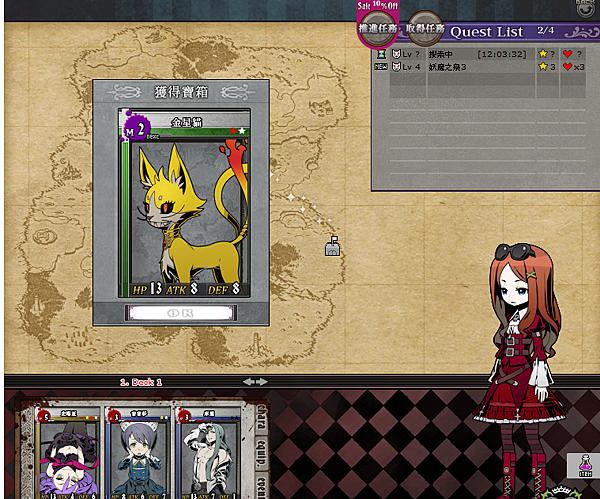The width and height of the screenshot is (600, 499).
Task: Switch decks with the double arrow
Action: point(255,381)
